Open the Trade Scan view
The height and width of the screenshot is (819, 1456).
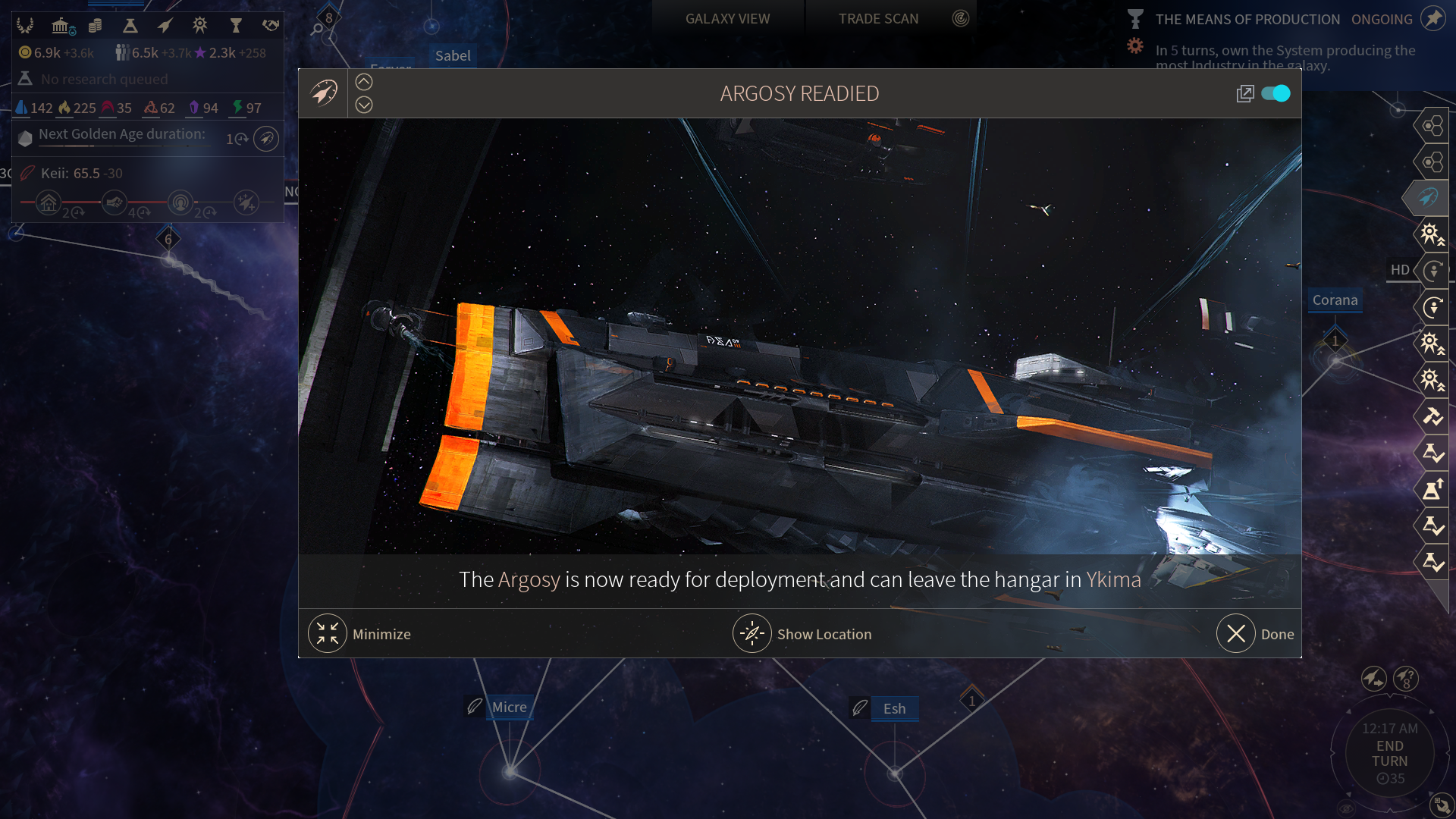(x=878, y=18)
